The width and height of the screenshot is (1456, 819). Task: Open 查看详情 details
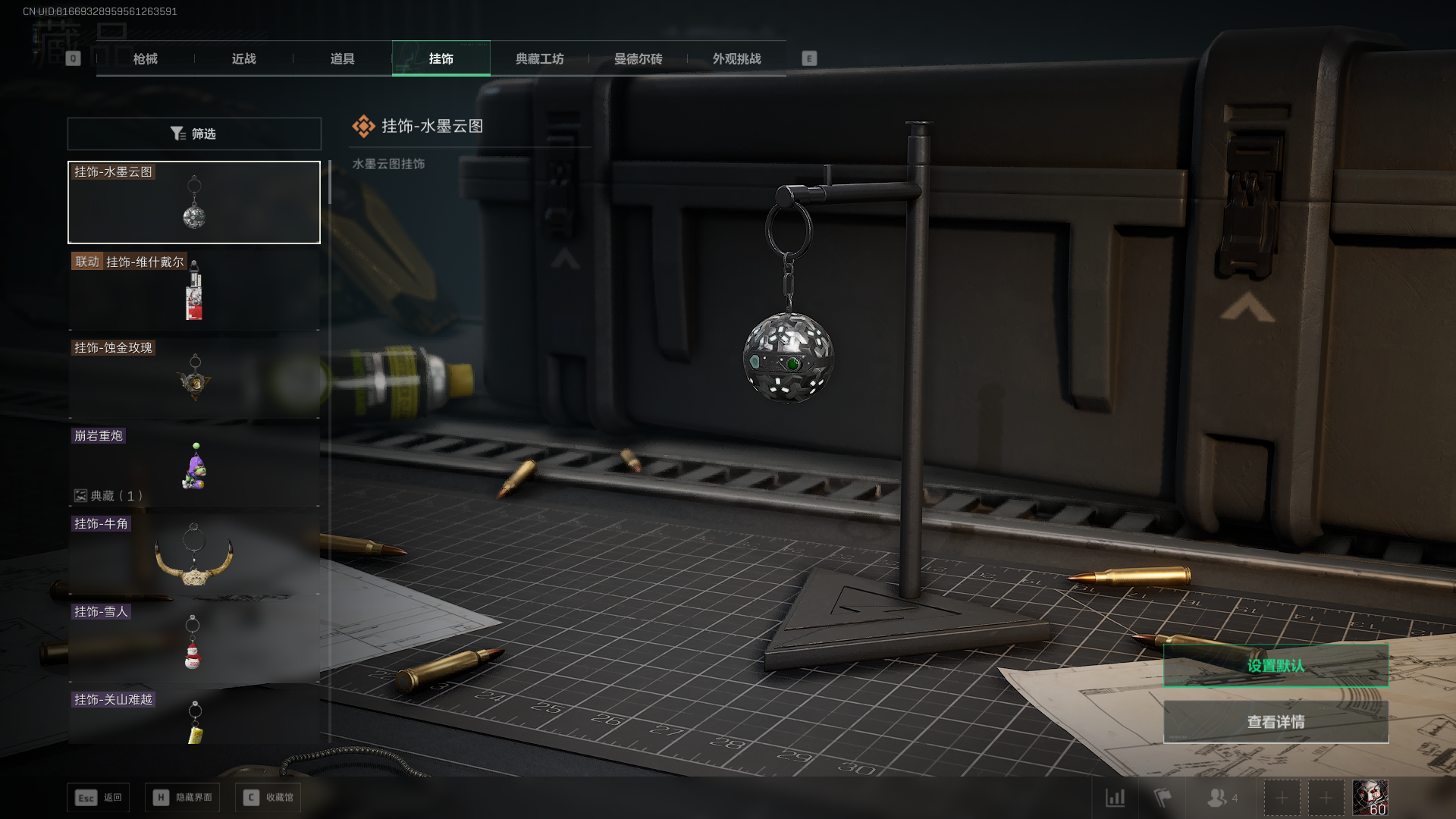click(x=1276, y=721)
